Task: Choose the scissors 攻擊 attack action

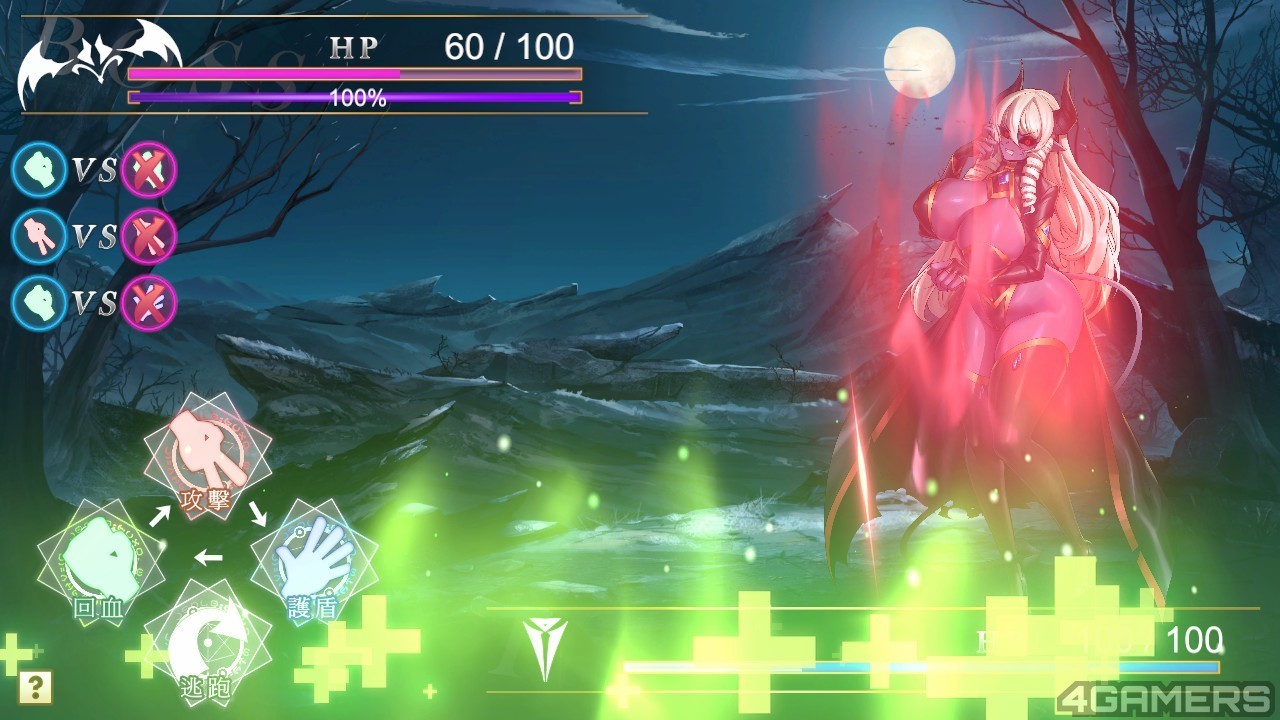Action: click(208, 457)
